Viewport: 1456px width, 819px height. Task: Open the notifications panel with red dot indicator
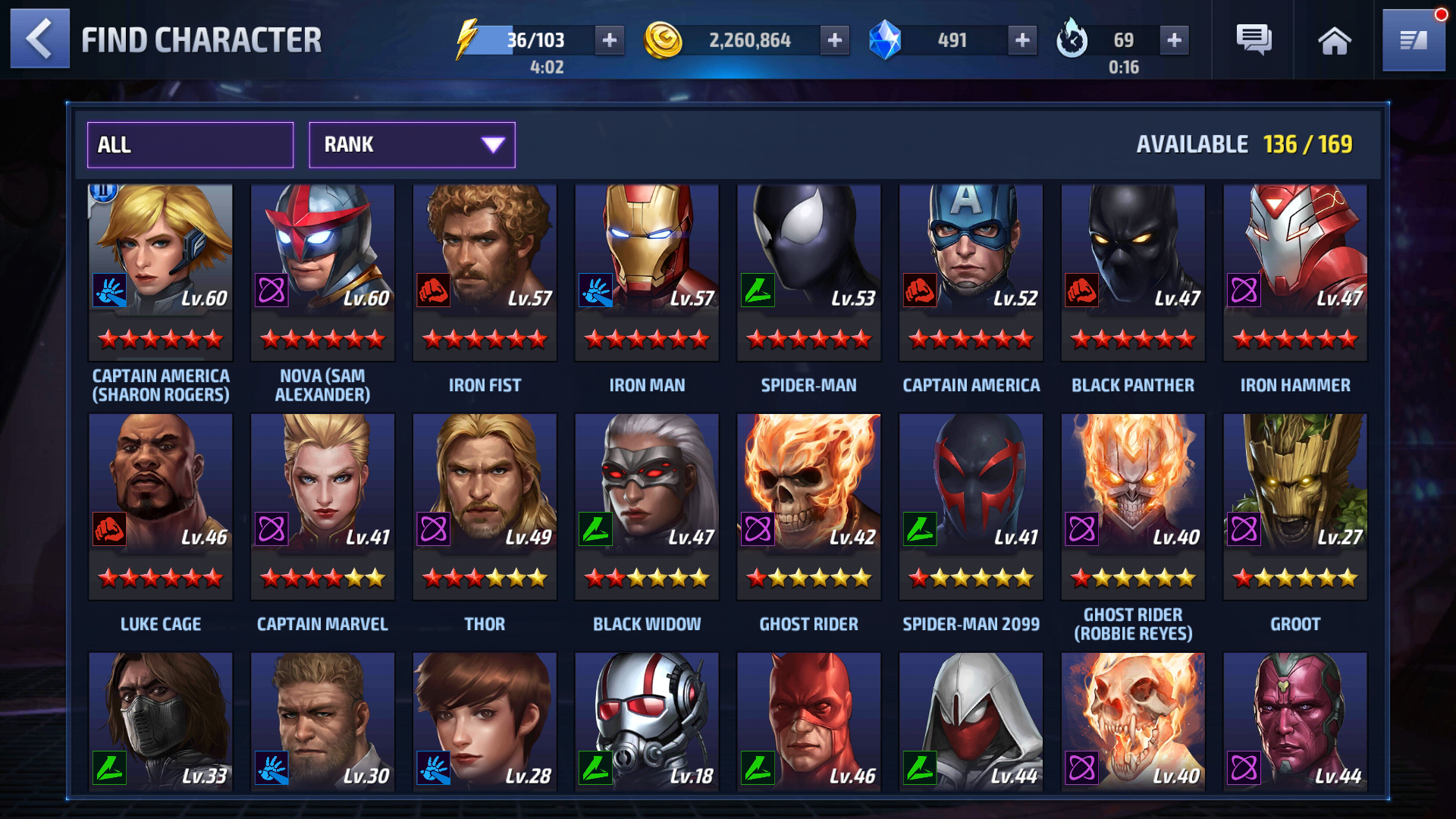point(1414,39)
